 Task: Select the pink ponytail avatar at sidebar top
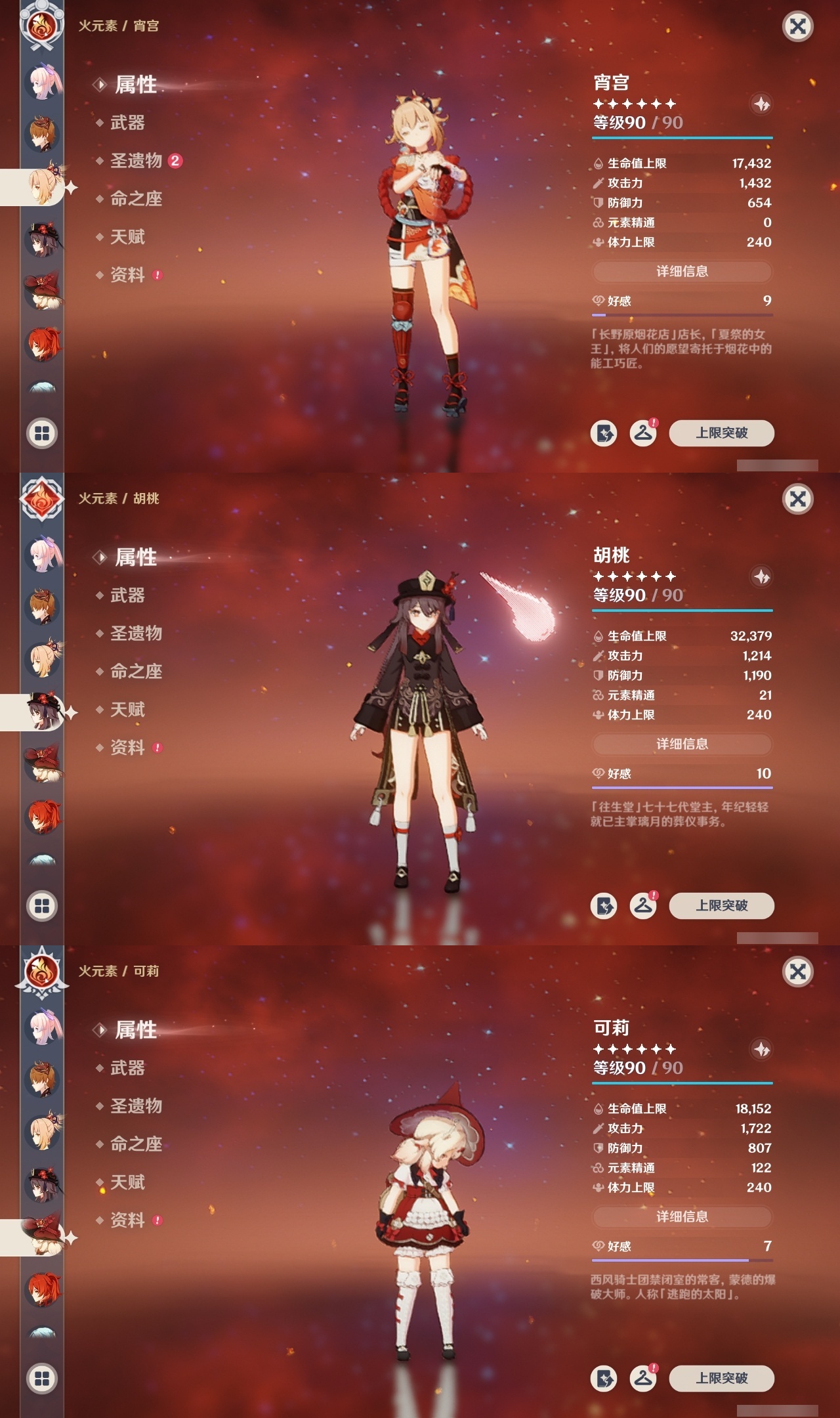(41, 78)
